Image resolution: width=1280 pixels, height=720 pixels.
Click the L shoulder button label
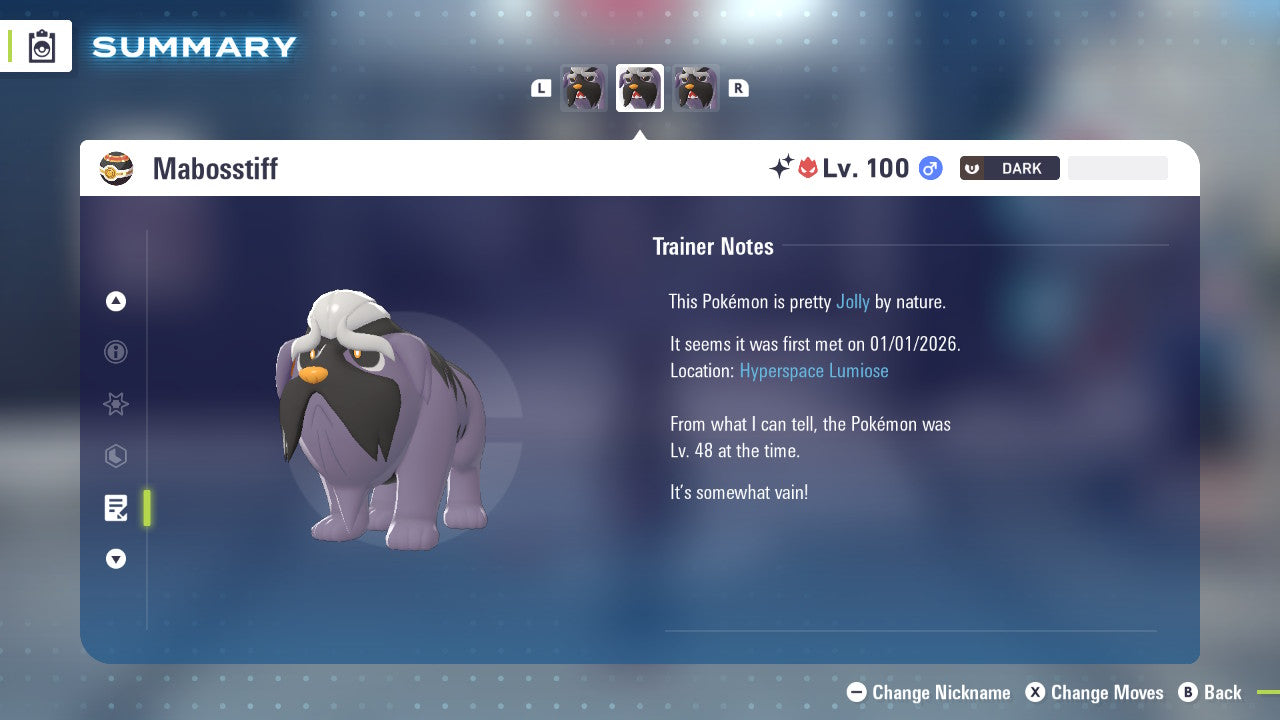coord(541,88)
